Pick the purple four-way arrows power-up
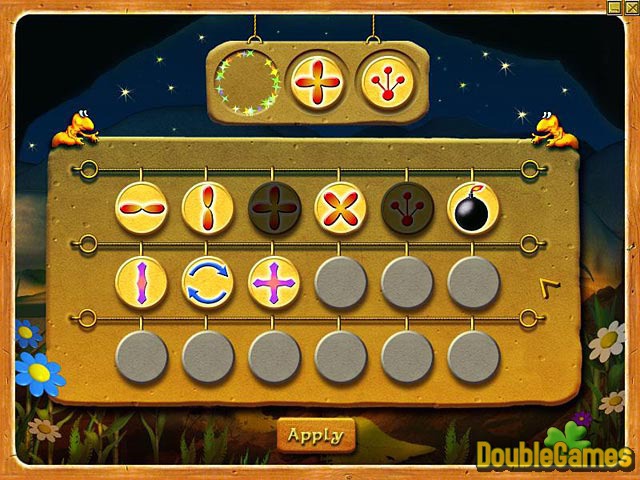Screen dimensions: 640x480 point(274,282)
